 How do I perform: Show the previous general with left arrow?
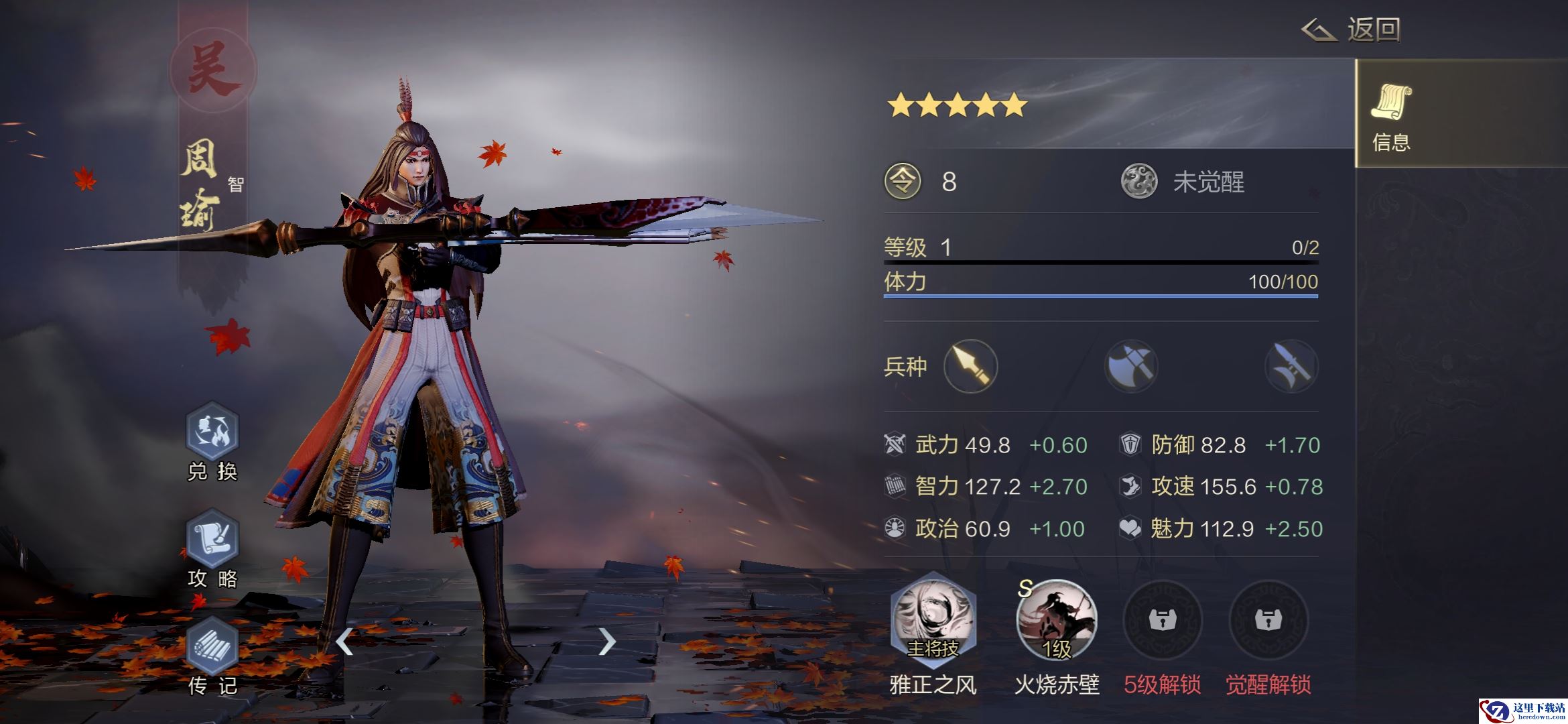pos(344,642)
